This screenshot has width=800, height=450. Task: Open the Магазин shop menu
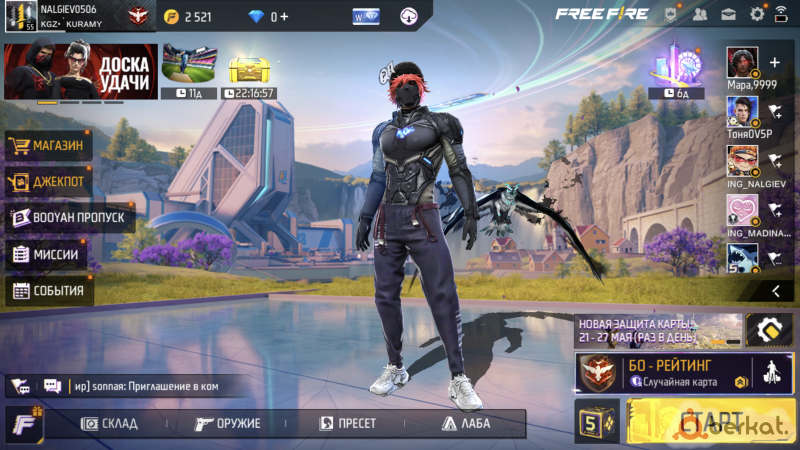[50, 146]
